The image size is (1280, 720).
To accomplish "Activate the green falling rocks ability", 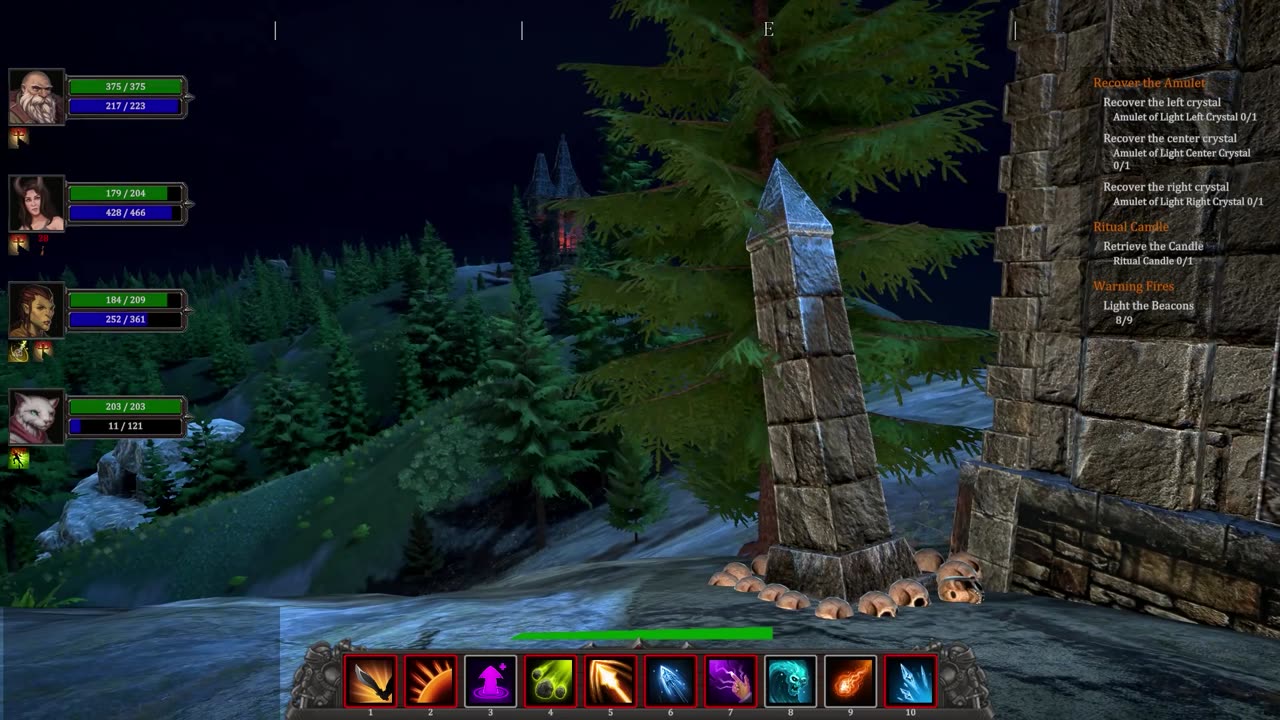I will (550, 681).
